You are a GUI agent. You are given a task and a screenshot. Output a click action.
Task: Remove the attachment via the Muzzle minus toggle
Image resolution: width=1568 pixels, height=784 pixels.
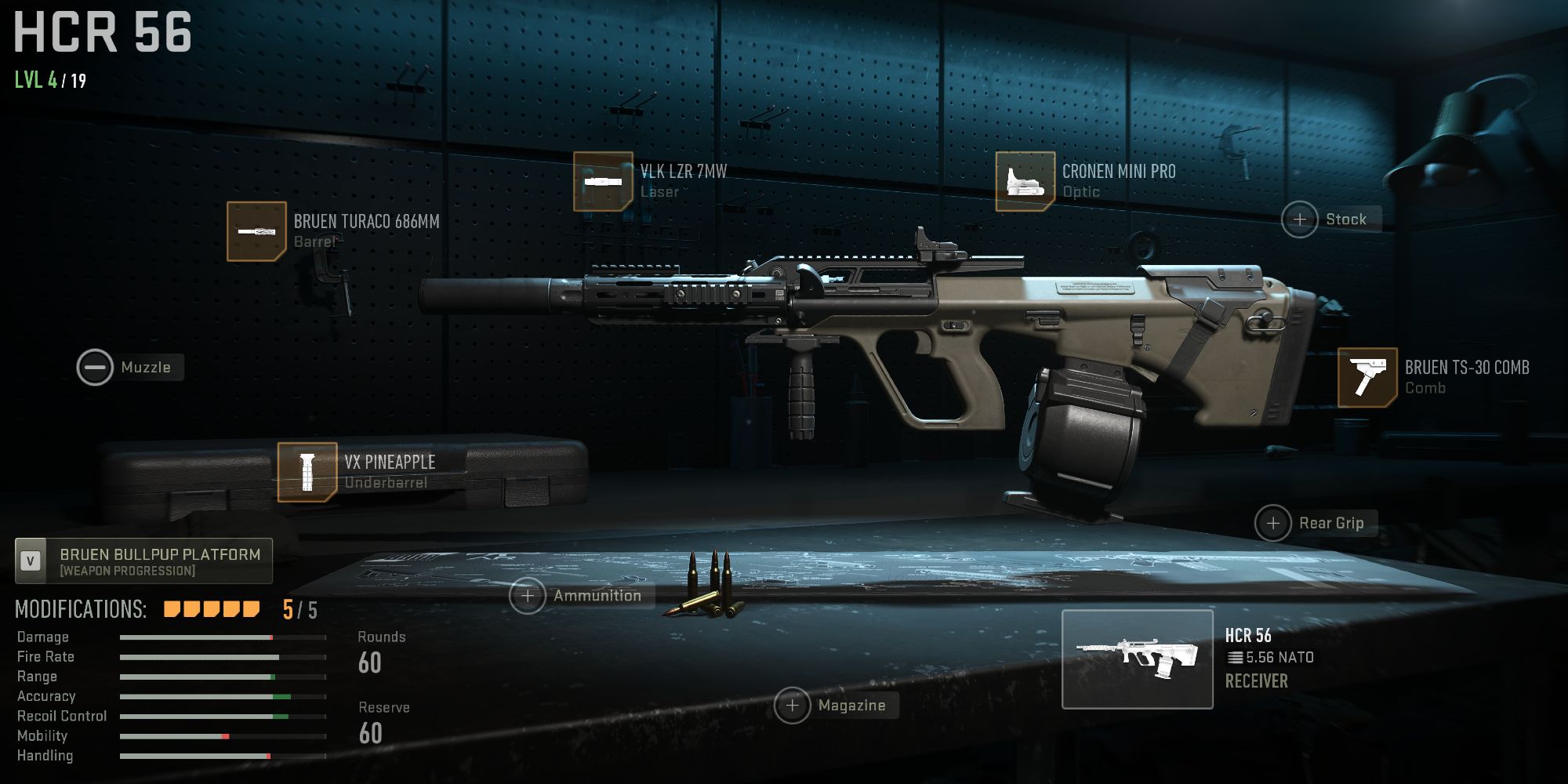(94, 367)
